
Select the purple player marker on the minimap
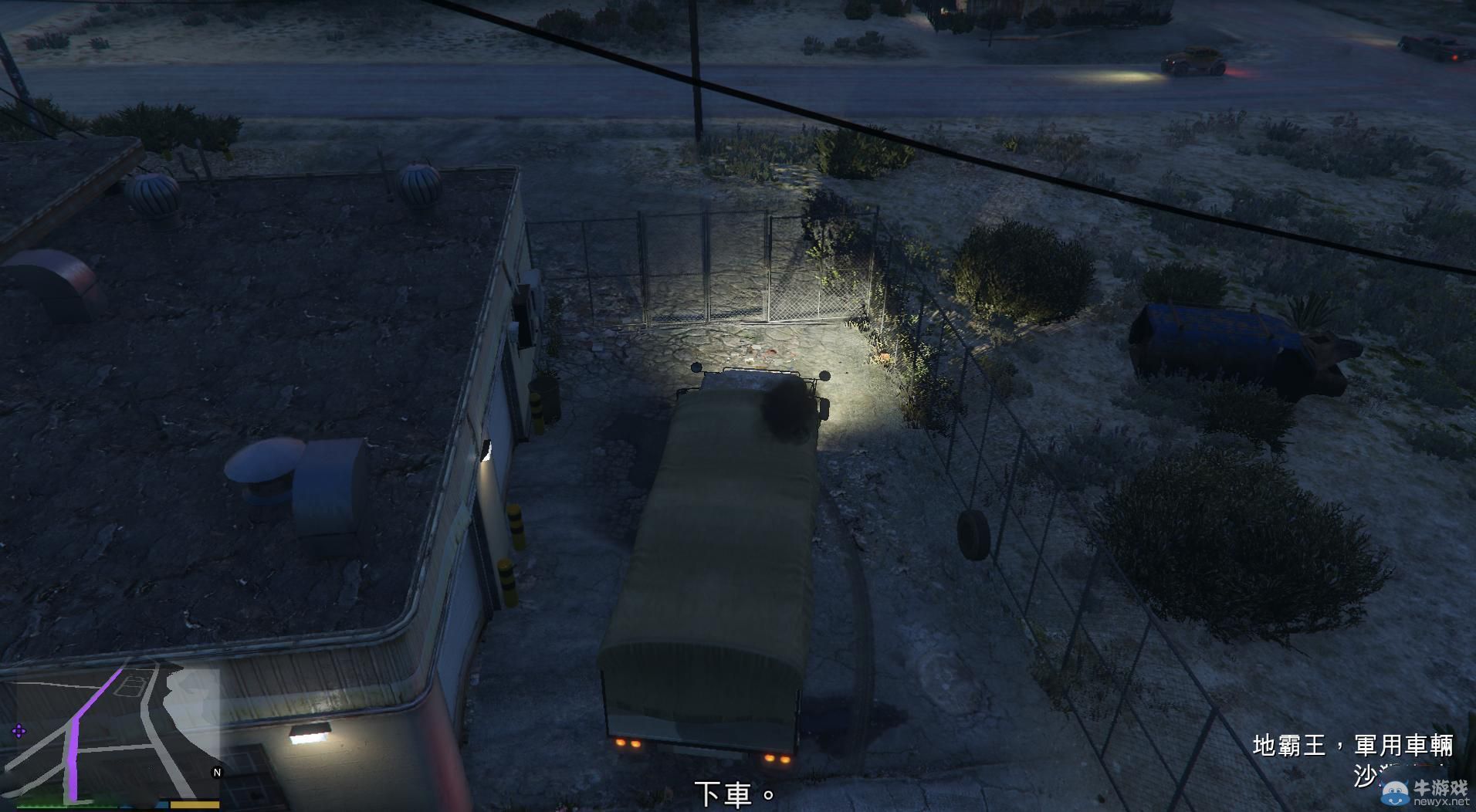click(19, 731)
